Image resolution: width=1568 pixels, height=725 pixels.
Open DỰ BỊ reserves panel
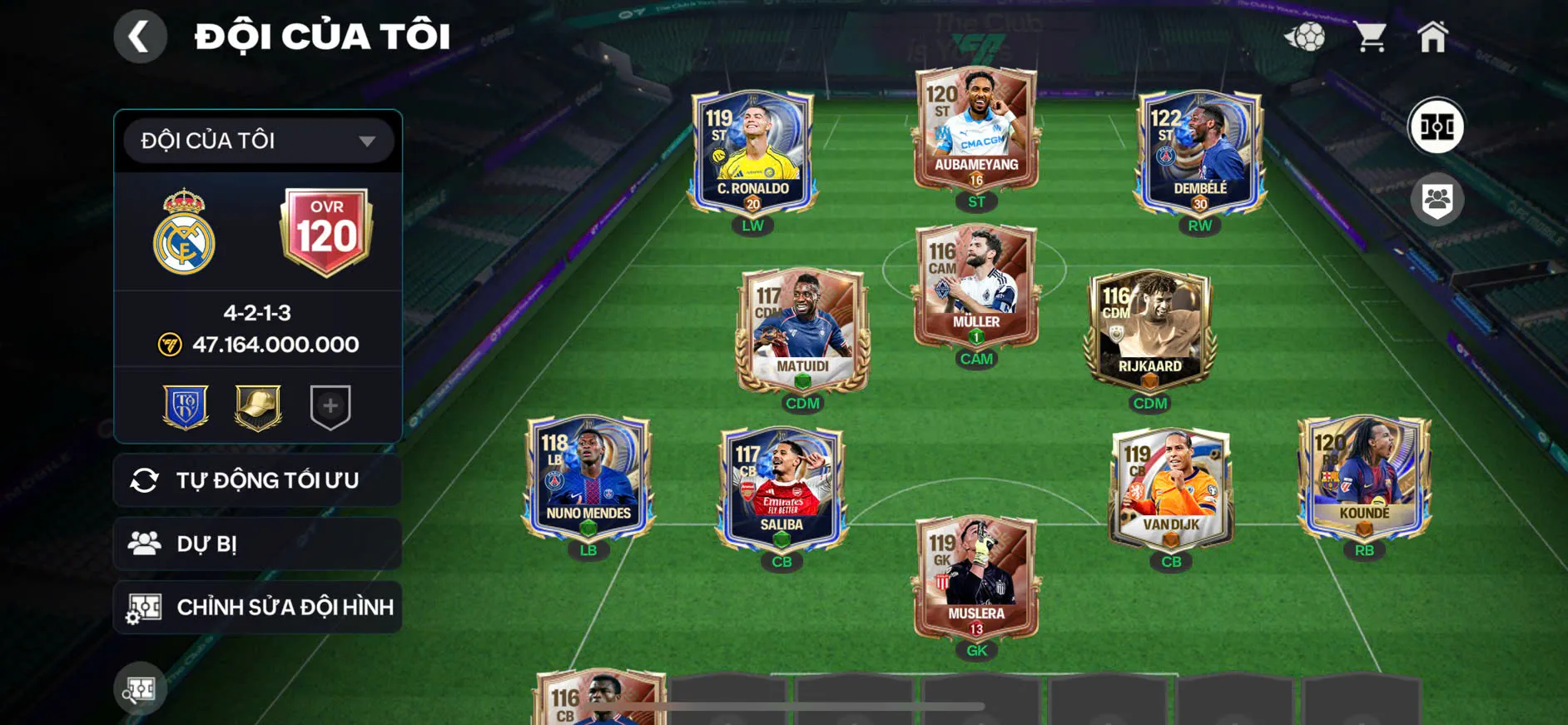[256, 544]
